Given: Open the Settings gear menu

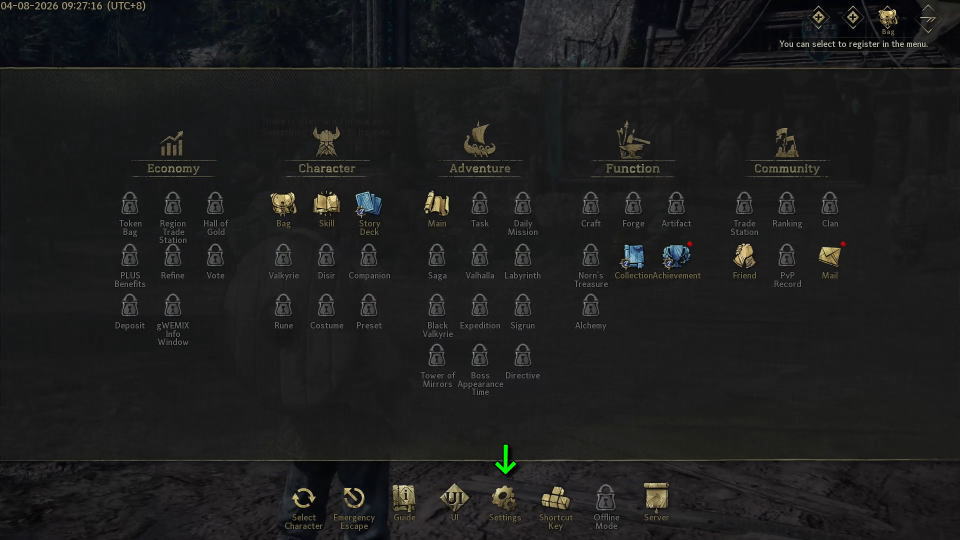Looking at the screenshot, I should (504, 498).
